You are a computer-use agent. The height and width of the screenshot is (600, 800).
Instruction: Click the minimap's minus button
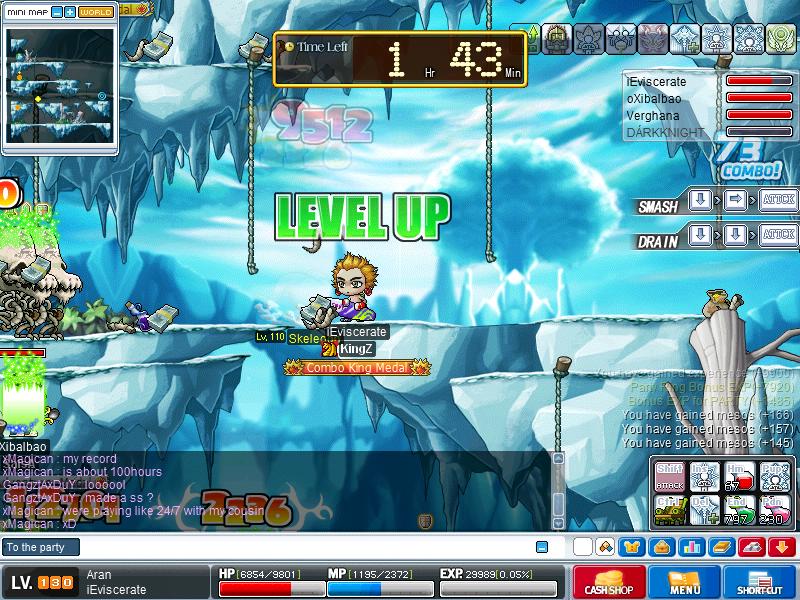pyautogui.click(x=57, y=12)
